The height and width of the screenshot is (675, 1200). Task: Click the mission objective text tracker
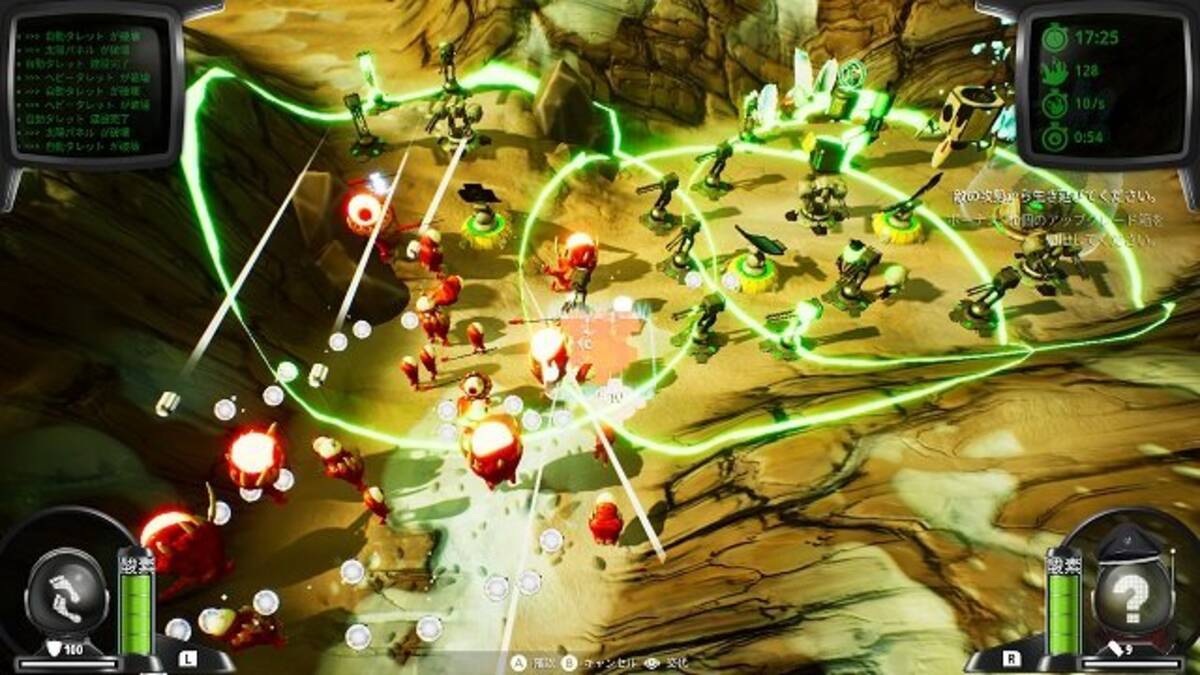[x=1060, y=218]
